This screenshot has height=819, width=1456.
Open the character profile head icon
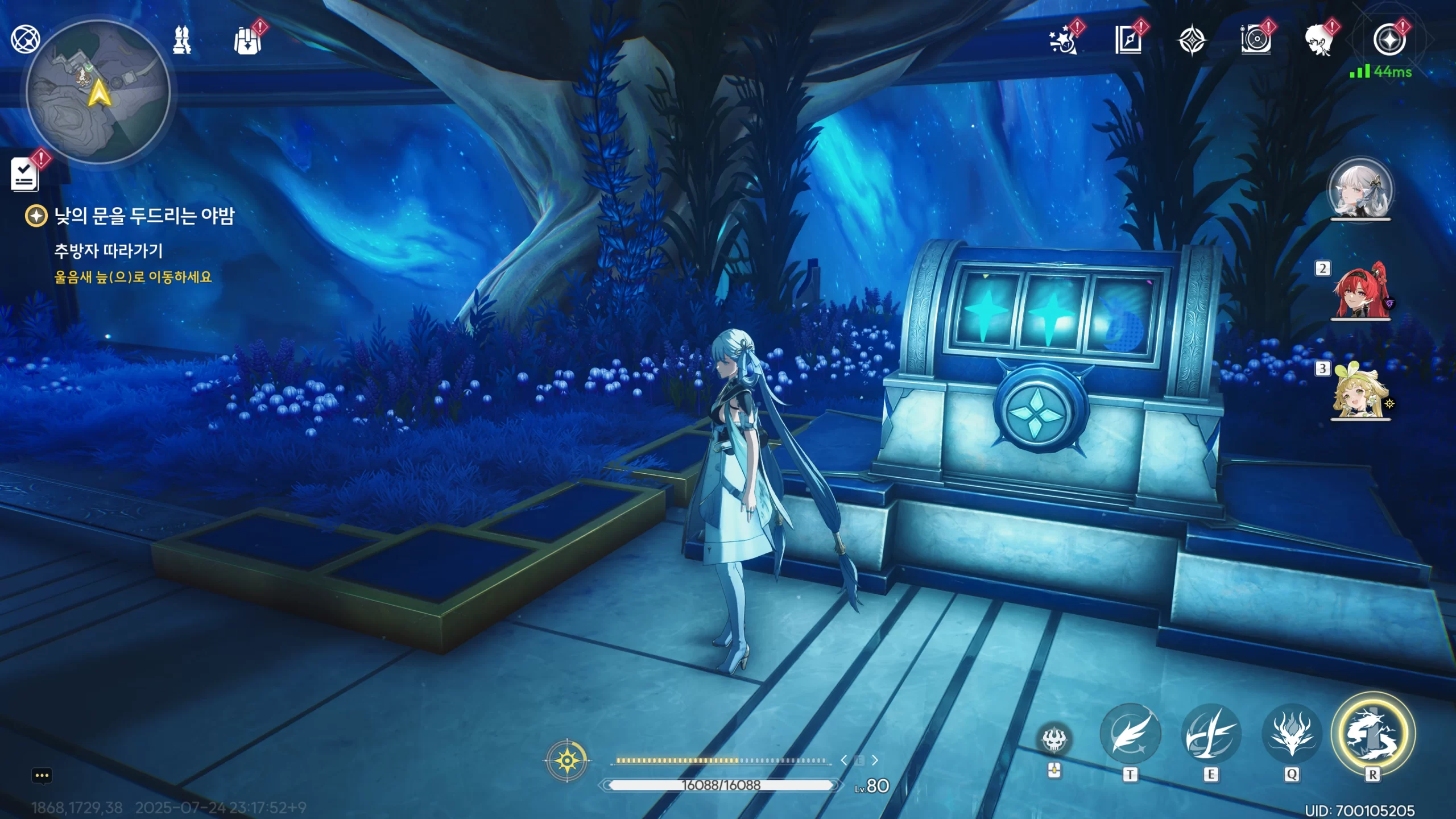coord(1319,40)
